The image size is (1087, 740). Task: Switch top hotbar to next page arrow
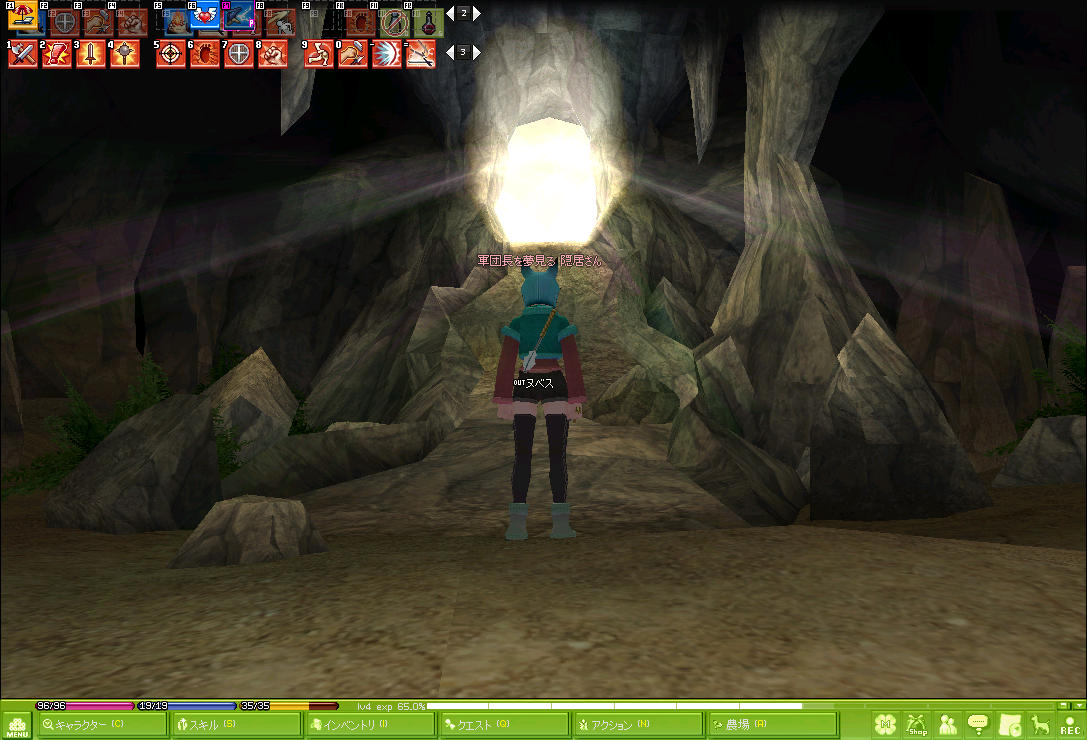click(x=477, y=14)
